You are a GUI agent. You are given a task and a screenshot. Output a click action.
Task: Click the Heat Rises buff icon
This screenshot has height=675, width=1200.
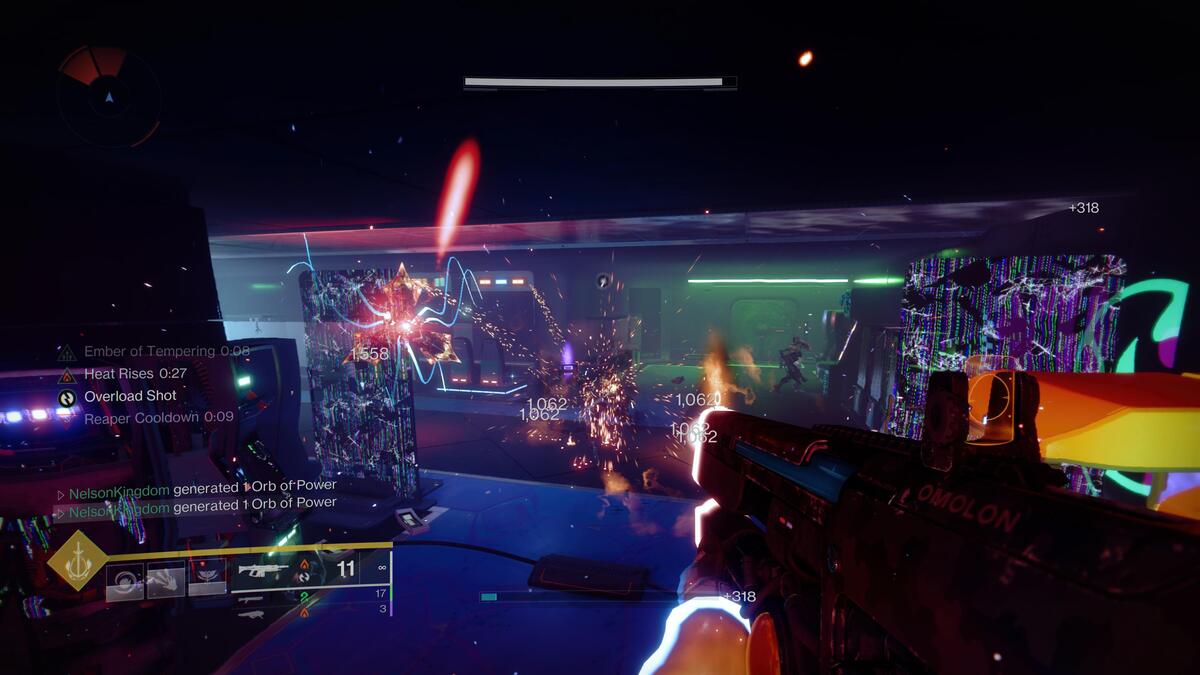[x=67, y=374]
